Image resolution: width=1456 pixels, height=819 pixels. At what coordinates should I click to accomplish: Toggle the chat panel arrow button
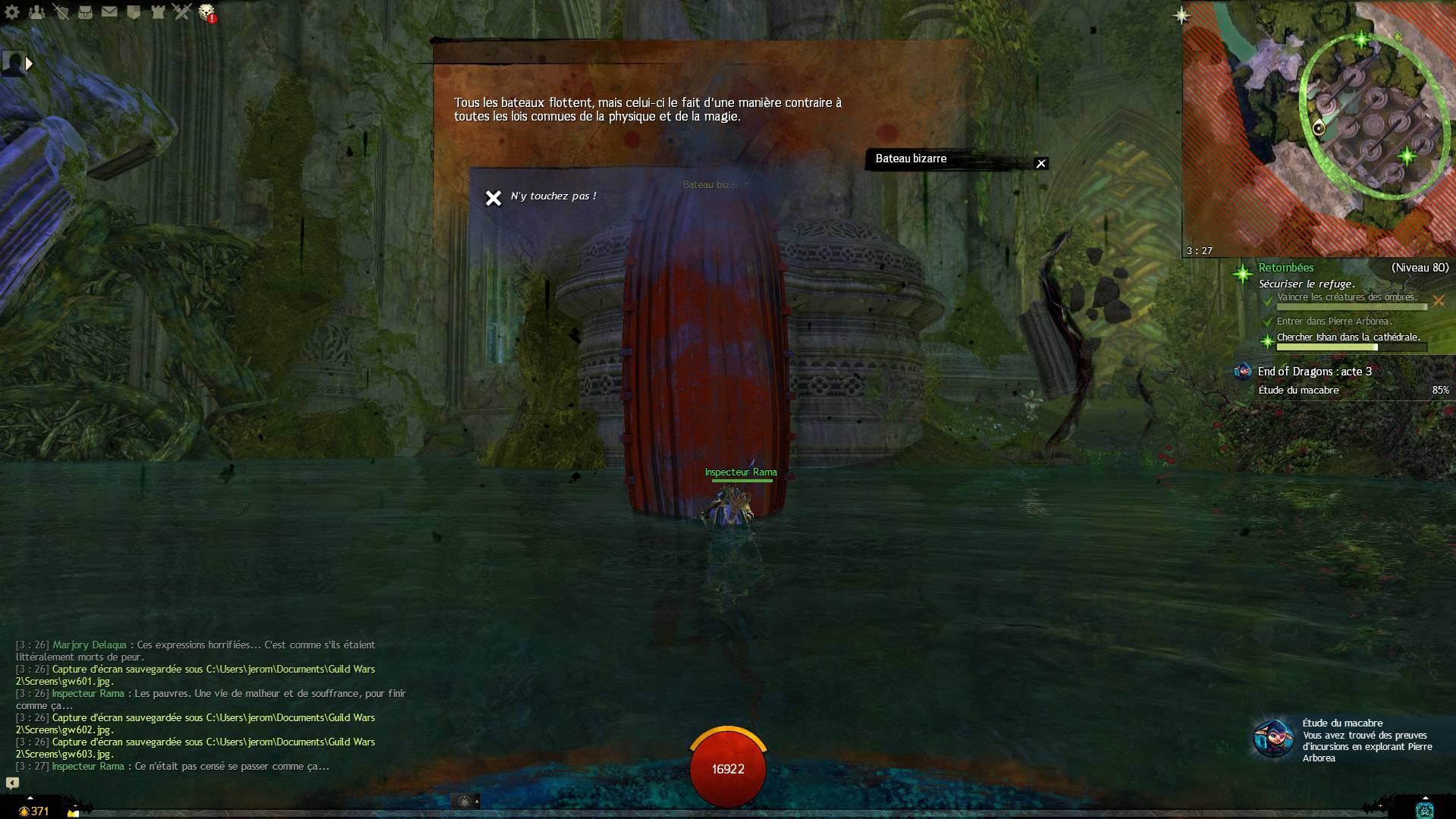click(x=12, y=783)
